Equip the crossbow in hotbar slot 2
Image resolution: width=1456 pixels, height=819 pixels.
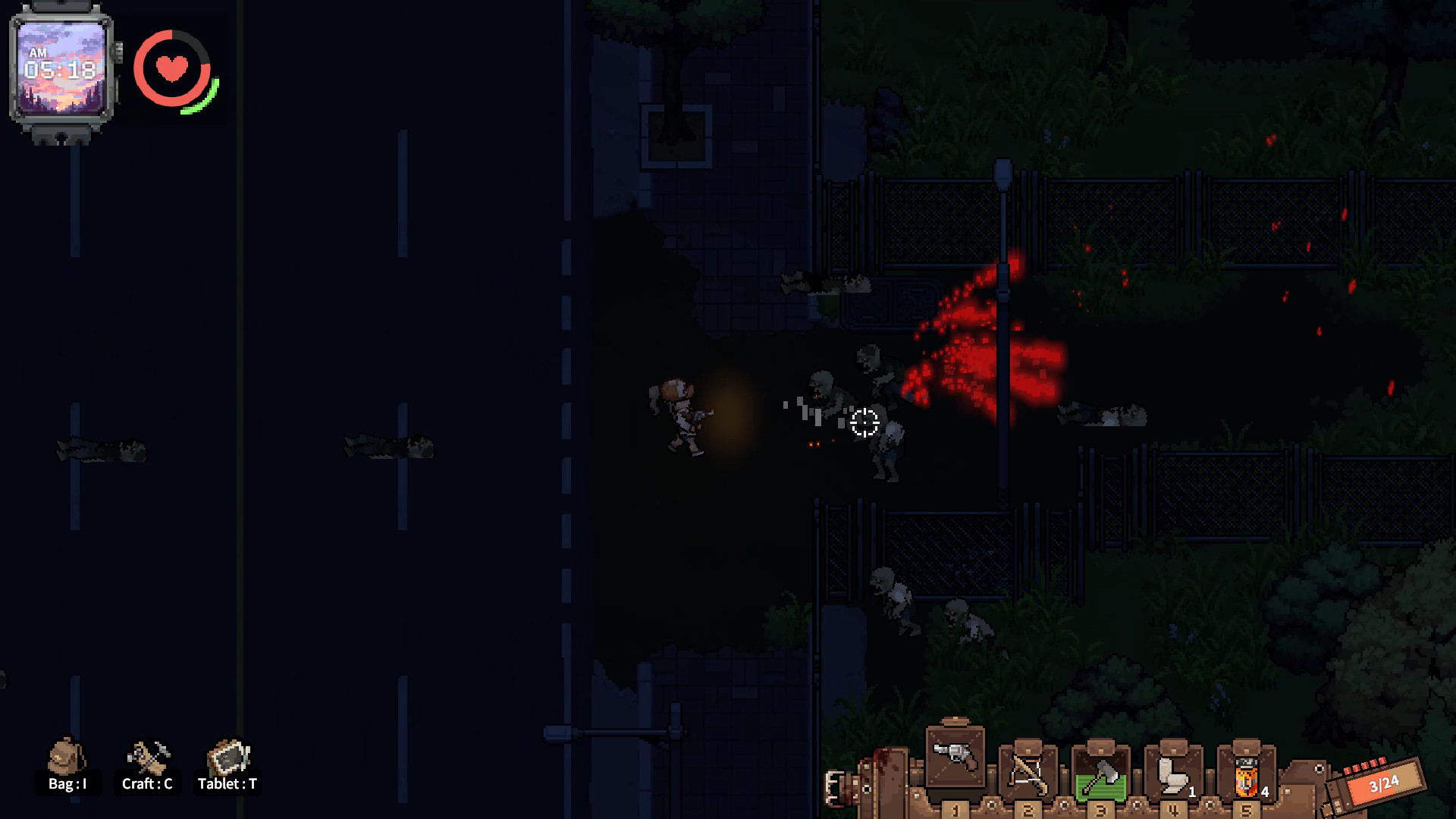coord(1028,773)
